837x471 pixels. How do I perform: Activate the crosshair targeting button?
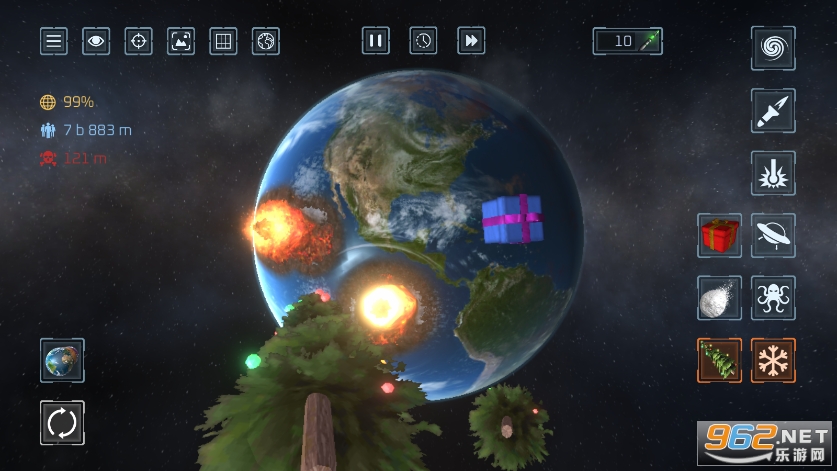(139, 41)
